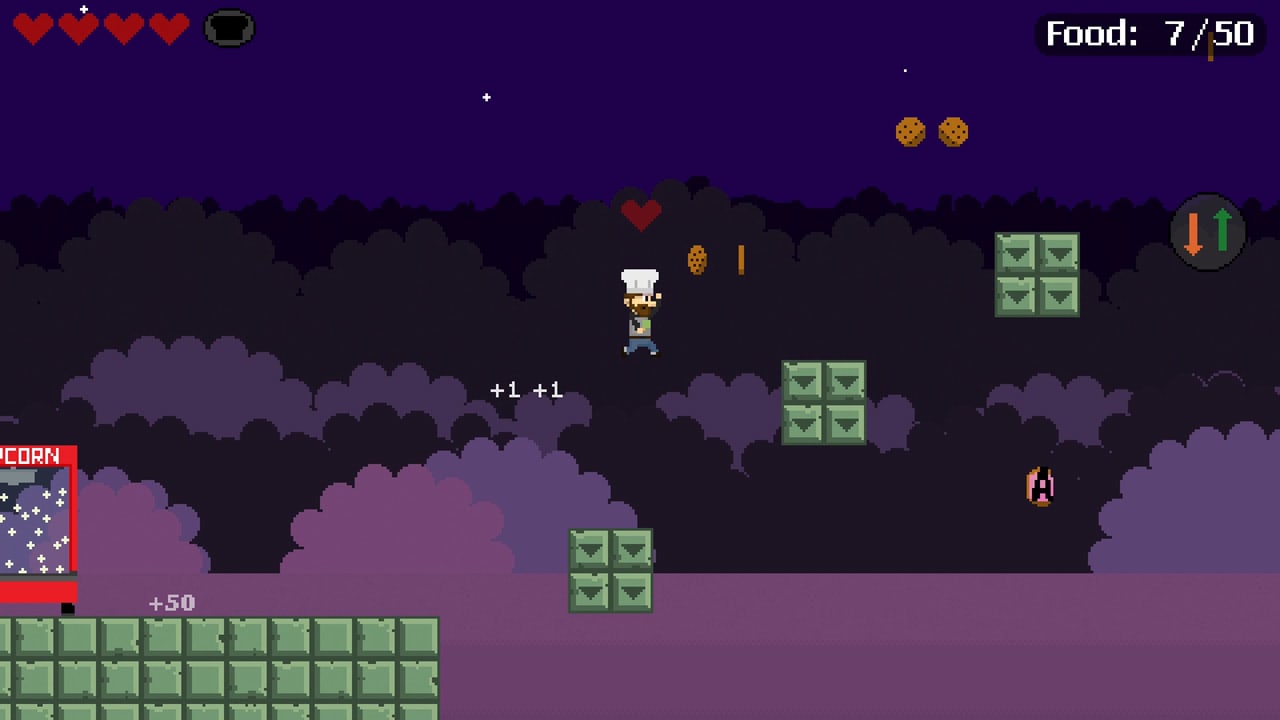Click the center crate platform above the ground
The image size is (1280, 720).
click(x=610, y=570)
